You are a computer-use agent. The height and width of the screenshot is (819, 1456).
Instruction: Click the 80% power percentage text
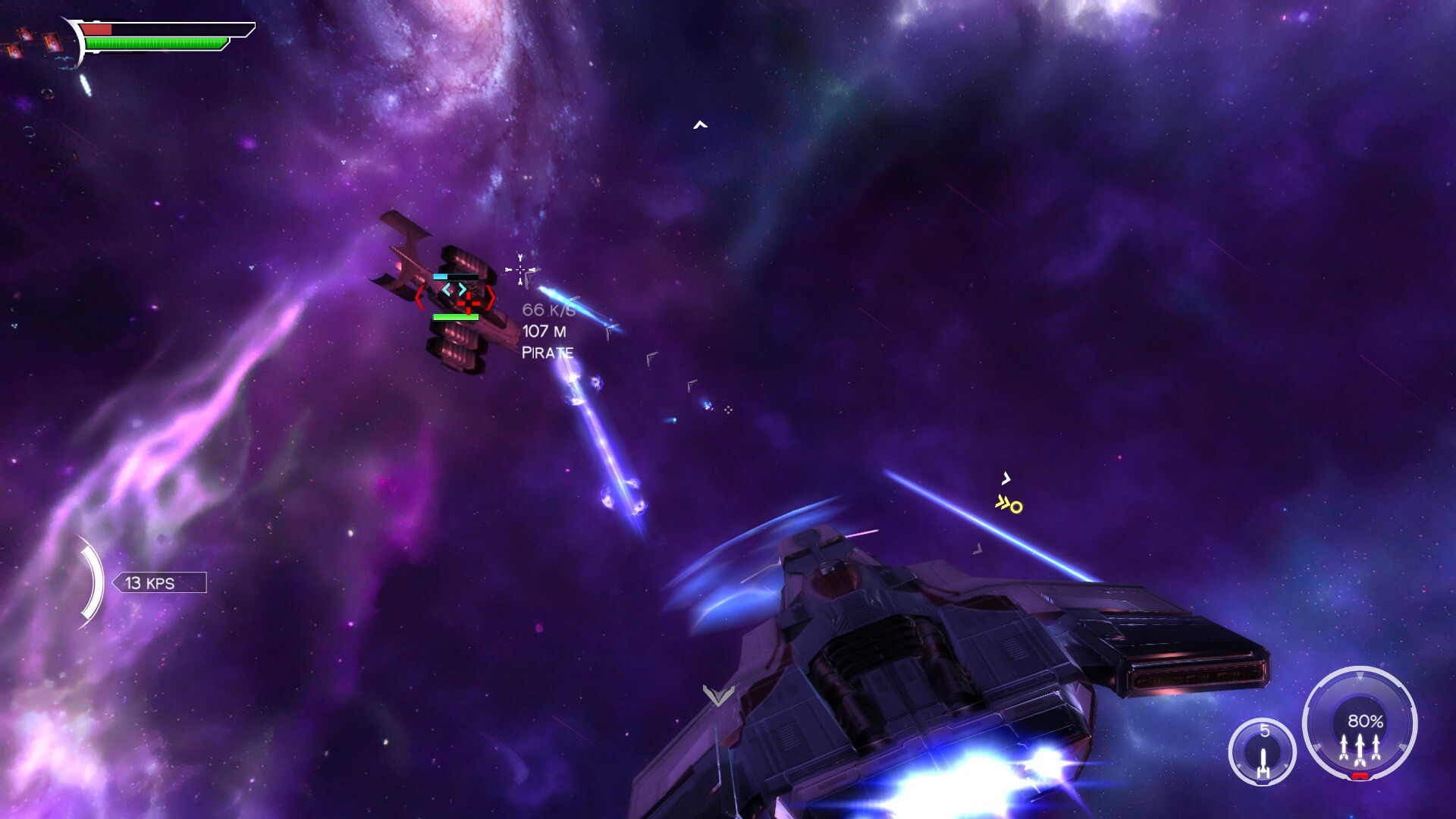1365,722
